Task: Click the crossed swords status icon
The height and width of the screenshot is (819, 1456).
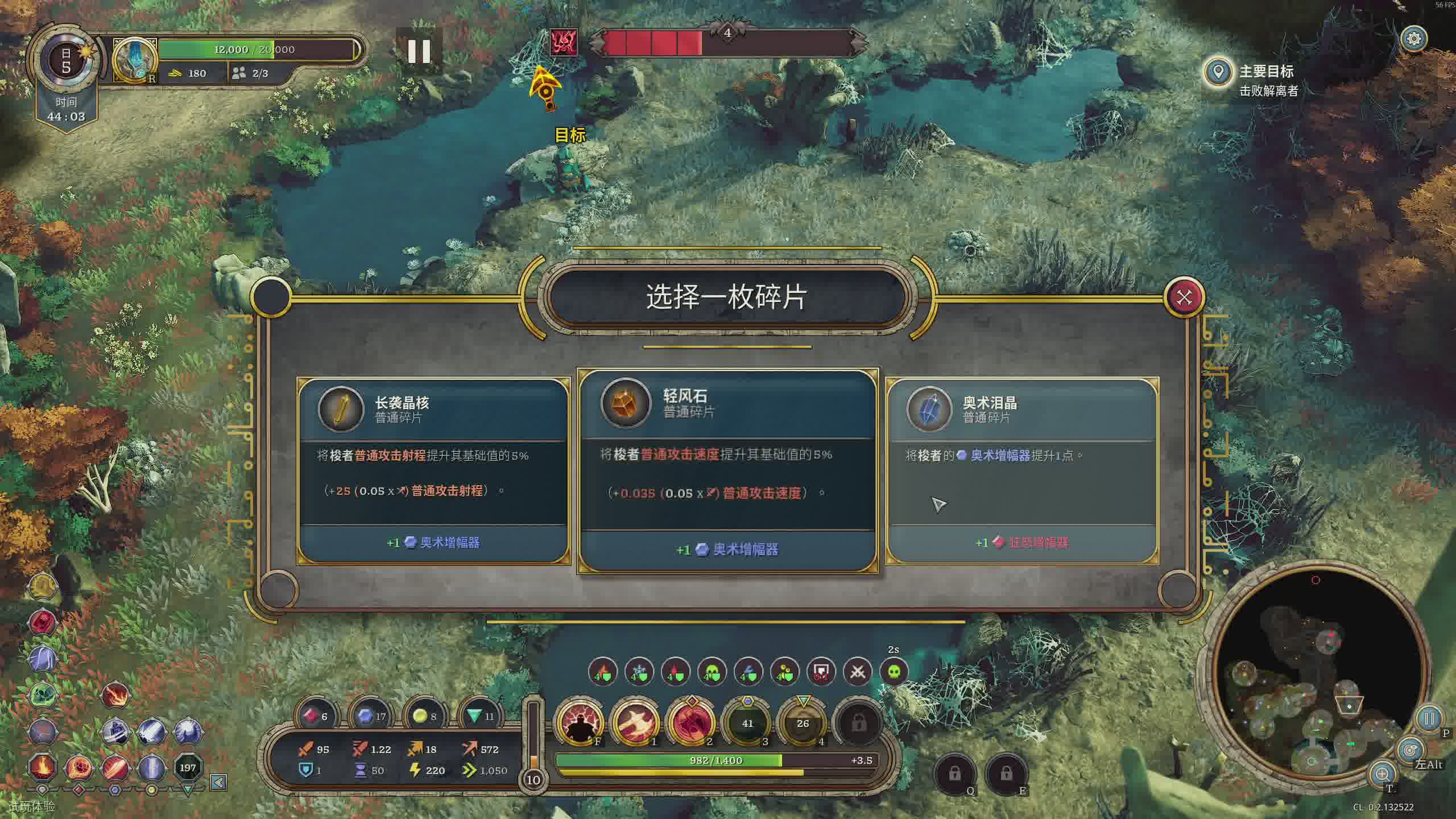Action: (x=858, y=672)
